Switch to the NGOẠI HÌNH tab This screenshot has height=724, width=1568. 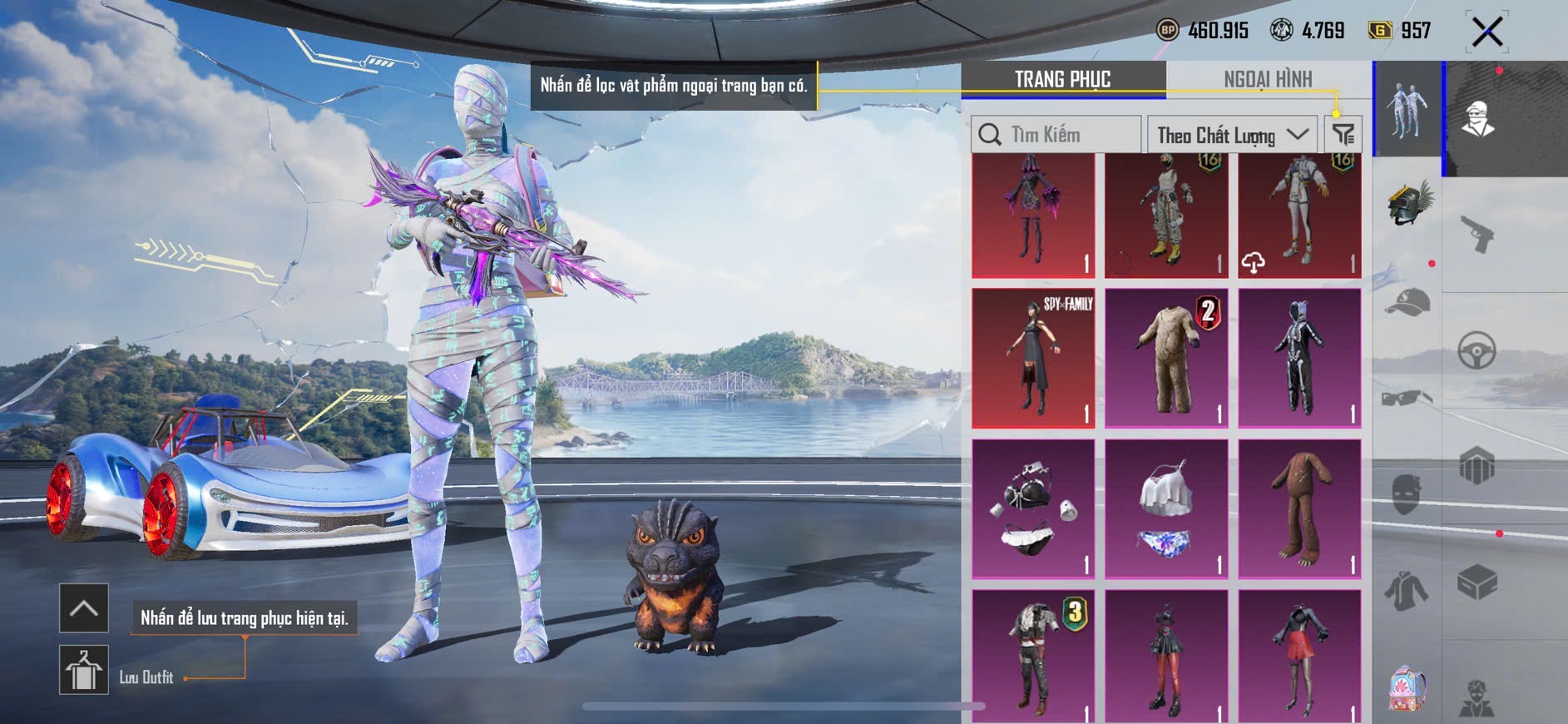point(1268,80)
